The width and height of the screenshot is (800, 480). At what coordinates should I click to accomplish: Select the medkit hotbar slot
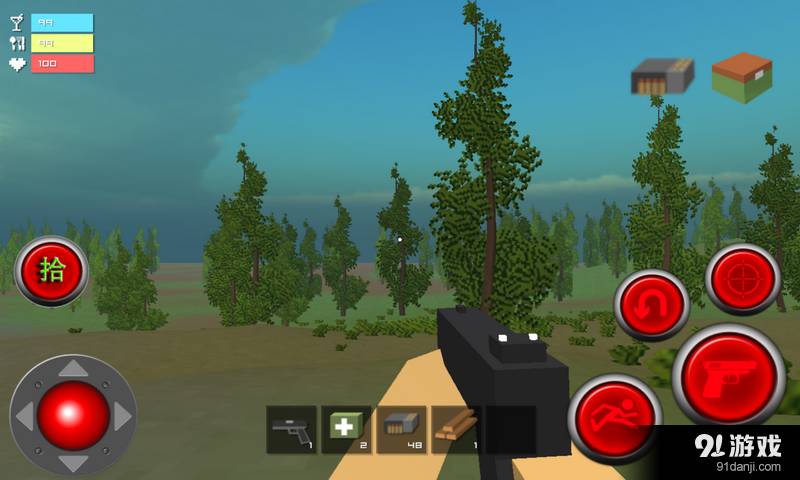pos(346,430)
